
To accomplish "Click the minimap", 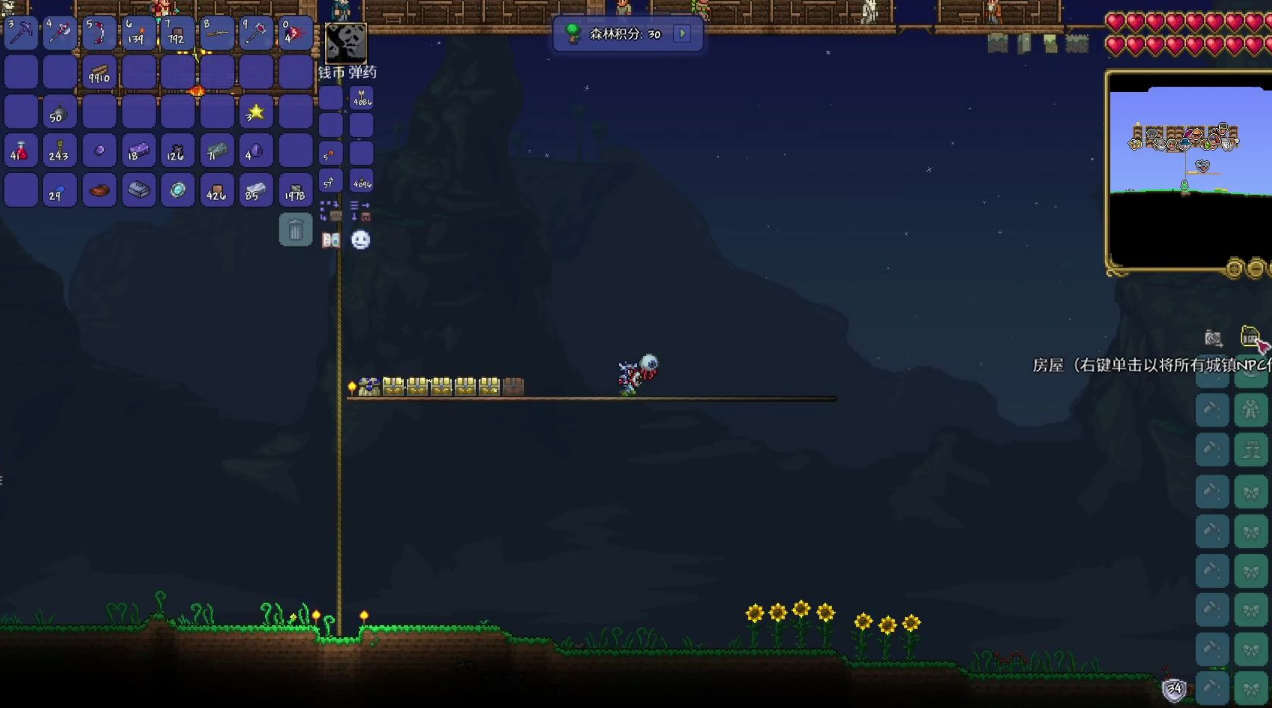I will click(x=1188, y=168).
